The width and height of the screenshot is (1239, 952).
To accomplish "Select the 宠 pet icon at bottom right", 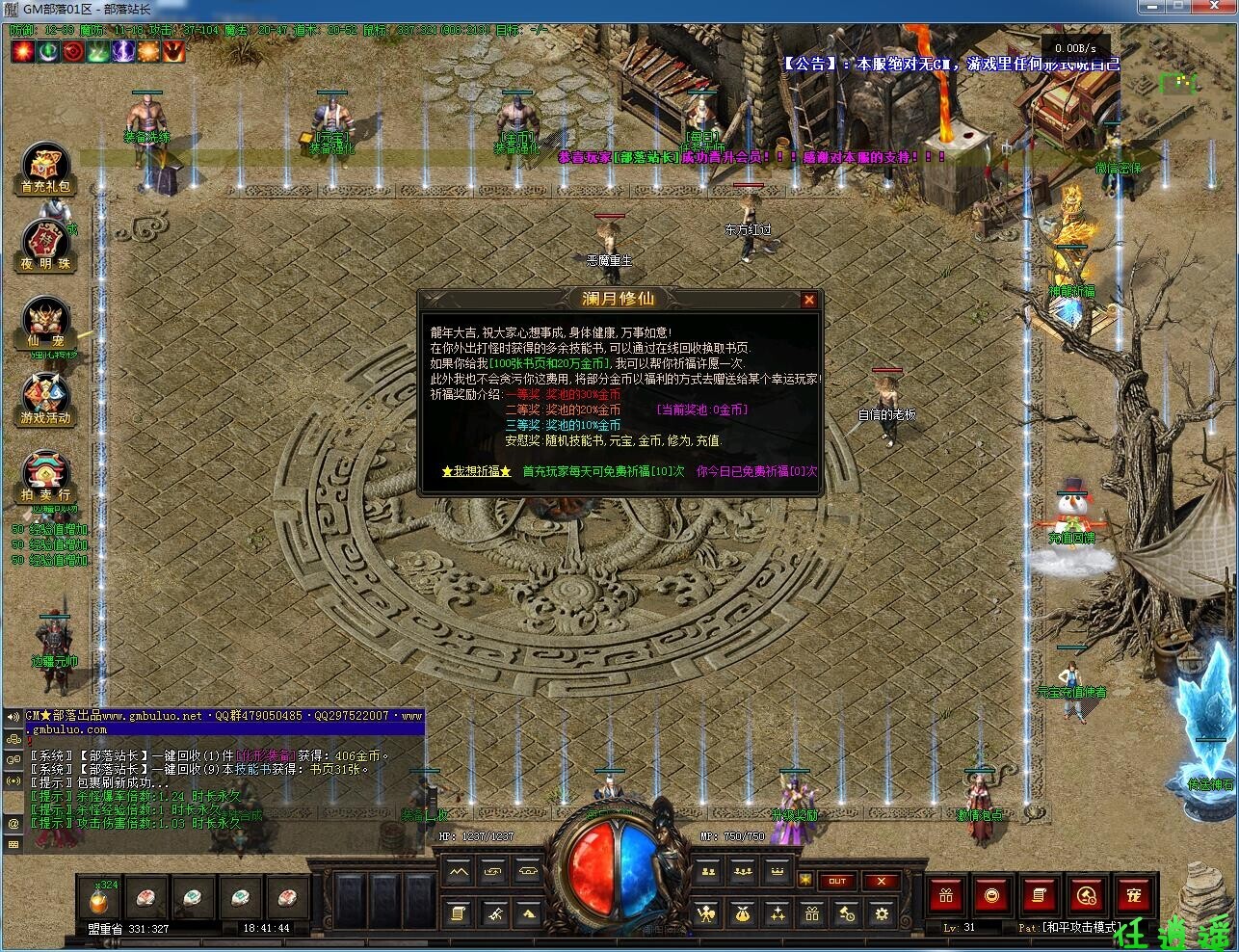I will point(1134,896).
